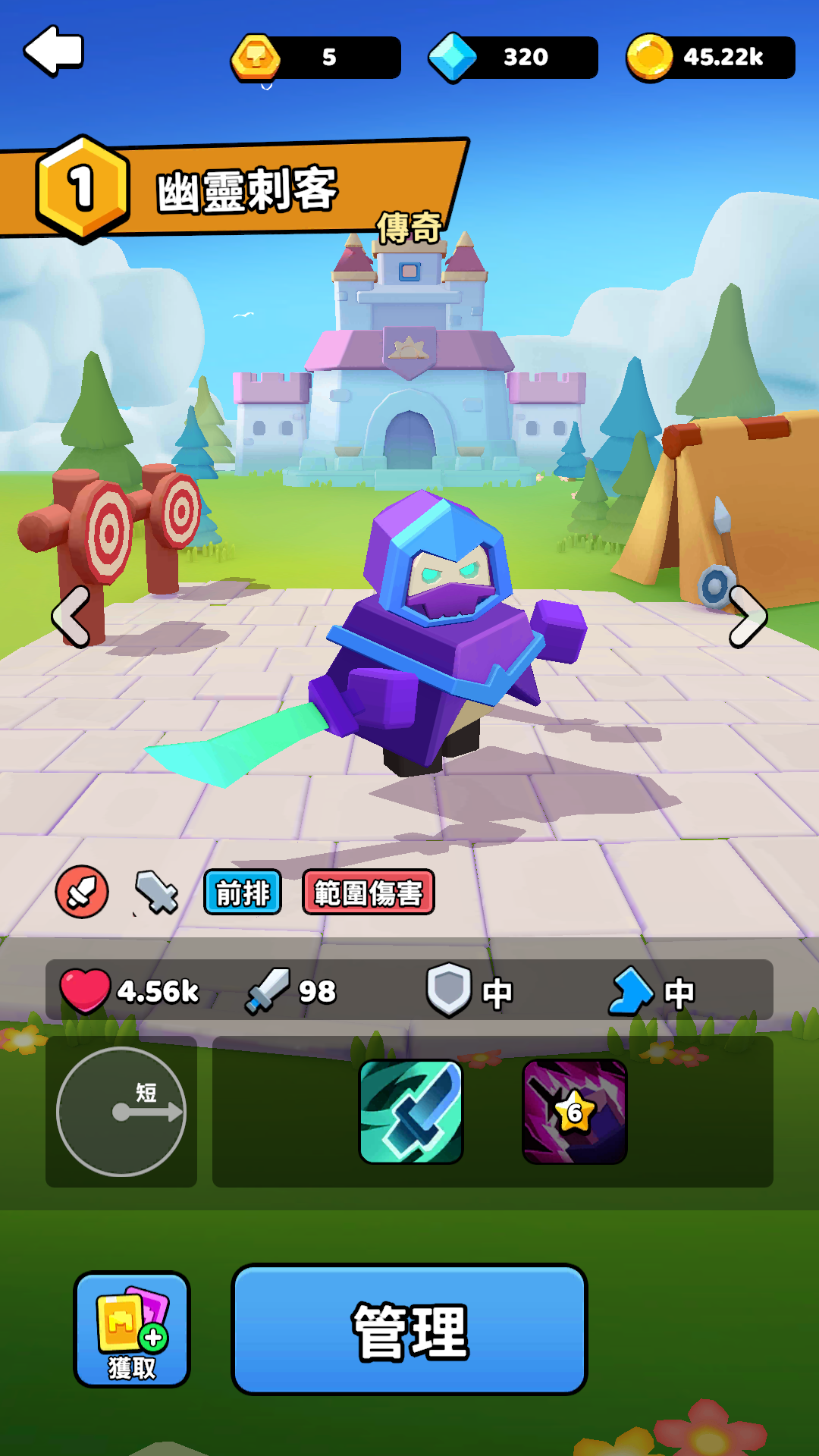Open the 管理 manage button

coord(409,1329)
